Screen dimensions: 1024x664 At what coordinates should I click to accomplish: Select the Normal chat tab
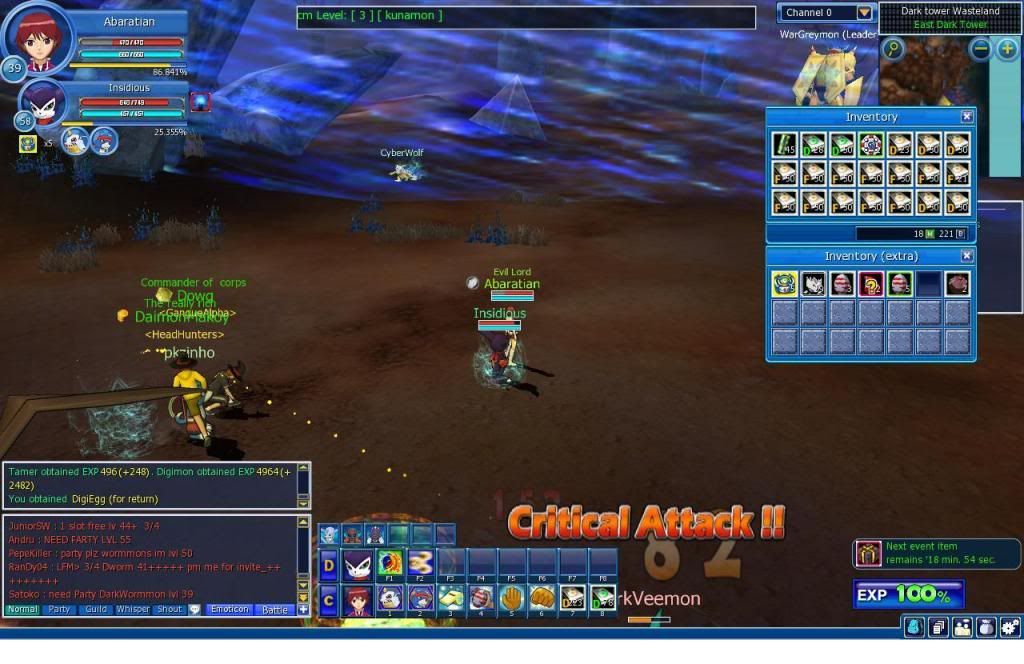(x=22, y=609)
